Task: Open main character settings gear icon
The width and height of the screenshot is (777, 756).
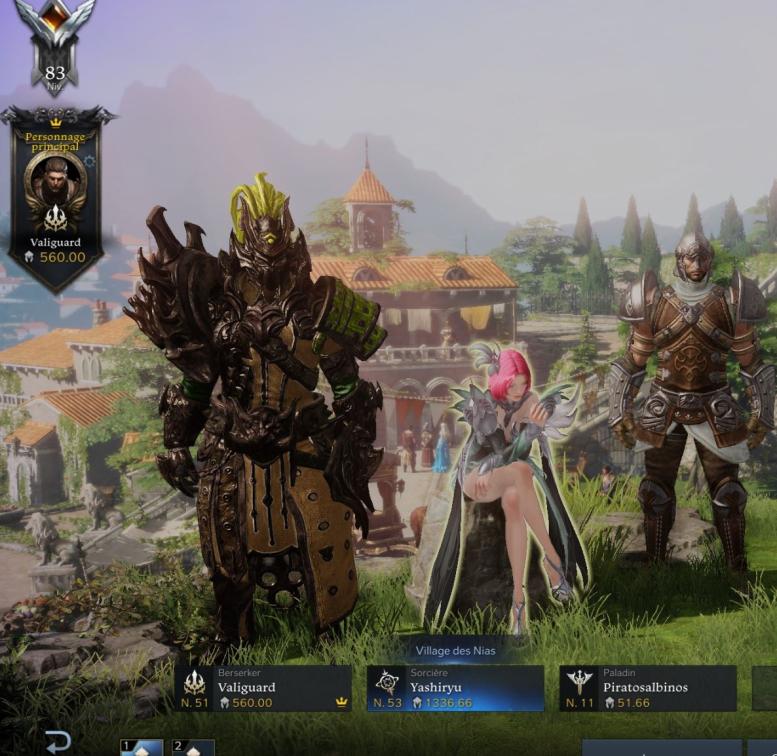Action: pos(90,161)
